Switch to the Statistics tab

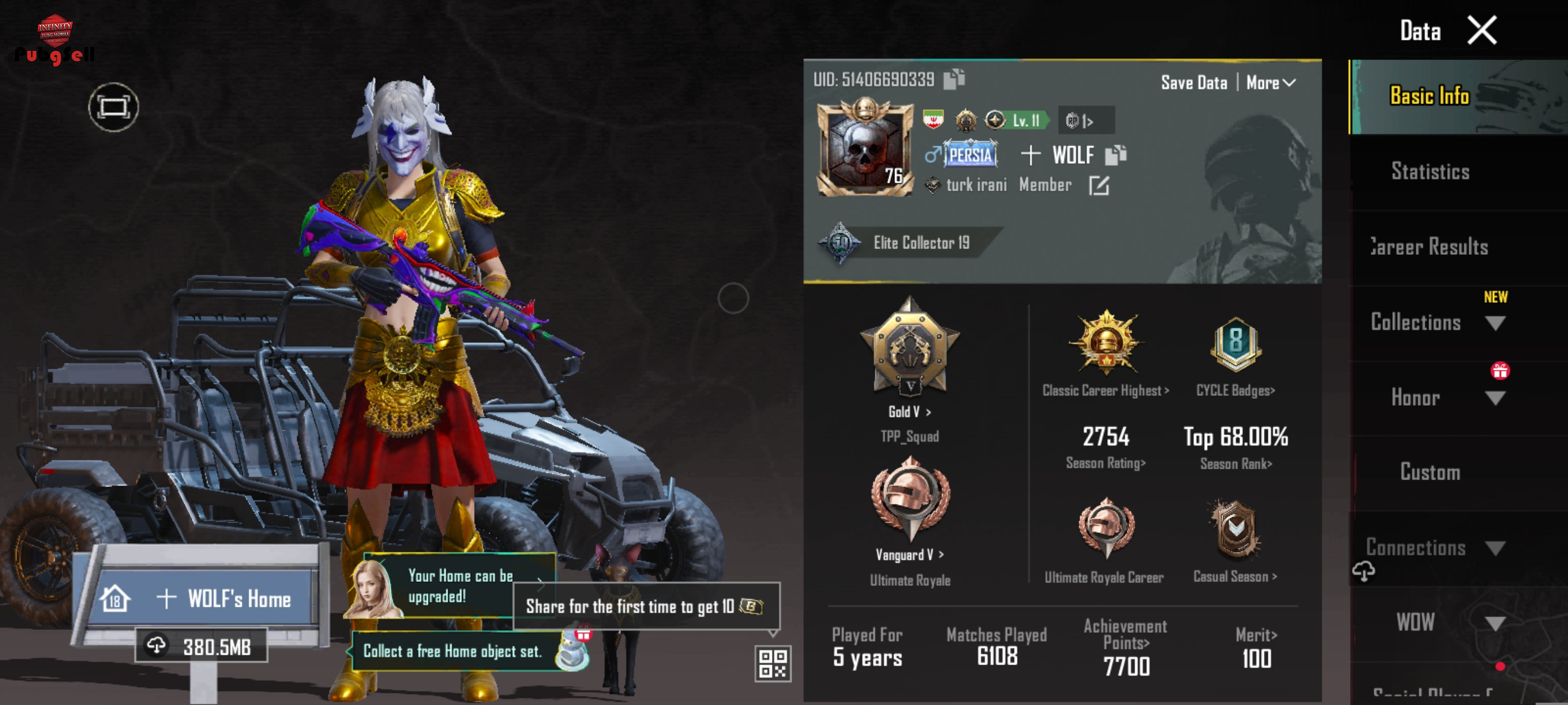pos(1430,172)
